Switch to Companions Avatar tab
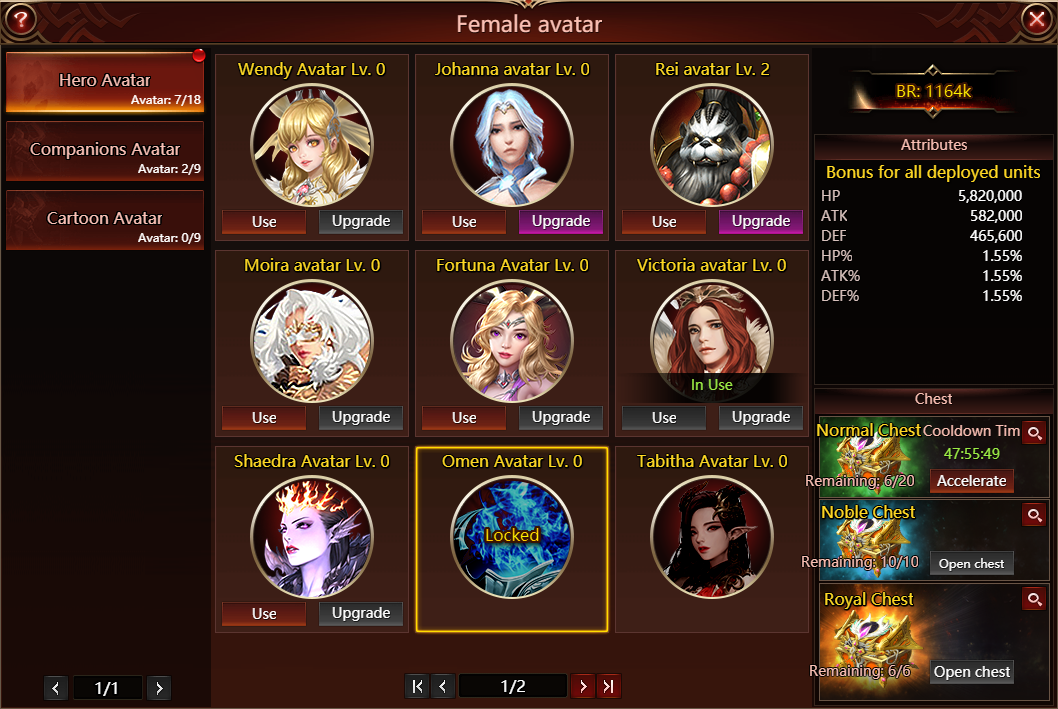The image size is (1058, 709). pos(105,152)
